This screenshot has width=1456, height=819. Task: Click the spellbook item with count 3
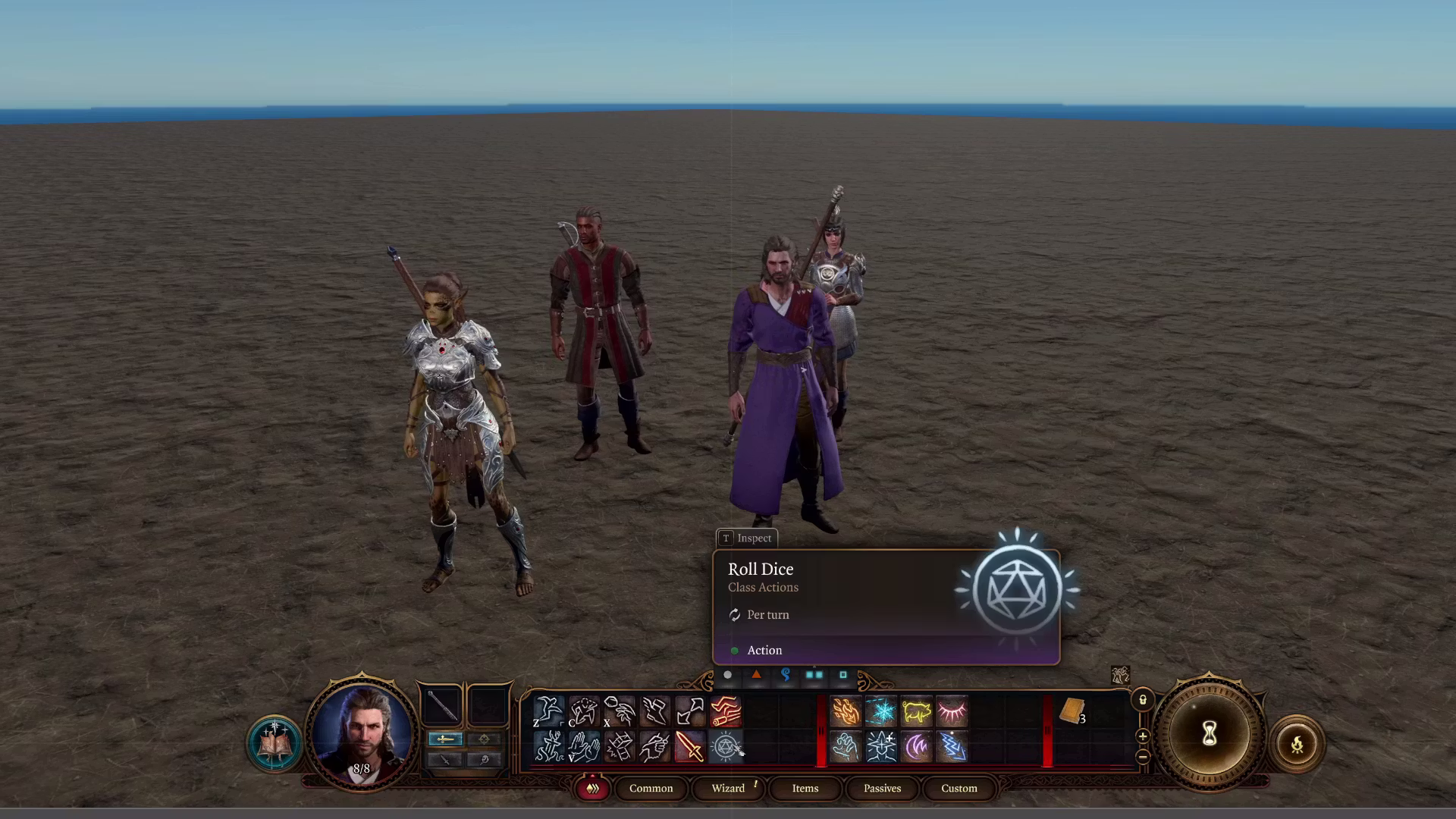tap(1072, 712)
